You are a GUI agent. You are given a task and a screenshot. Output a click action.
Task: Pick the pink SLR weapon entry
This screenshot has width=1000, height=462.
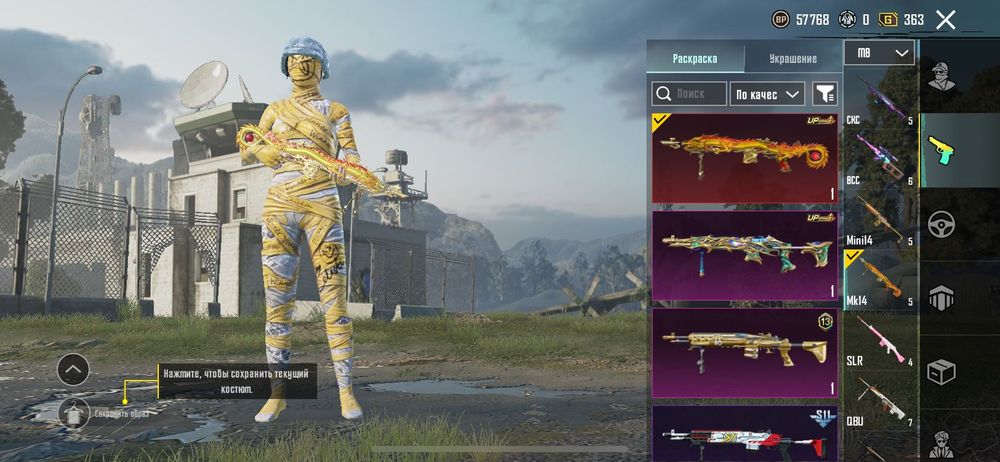(880, 342)
